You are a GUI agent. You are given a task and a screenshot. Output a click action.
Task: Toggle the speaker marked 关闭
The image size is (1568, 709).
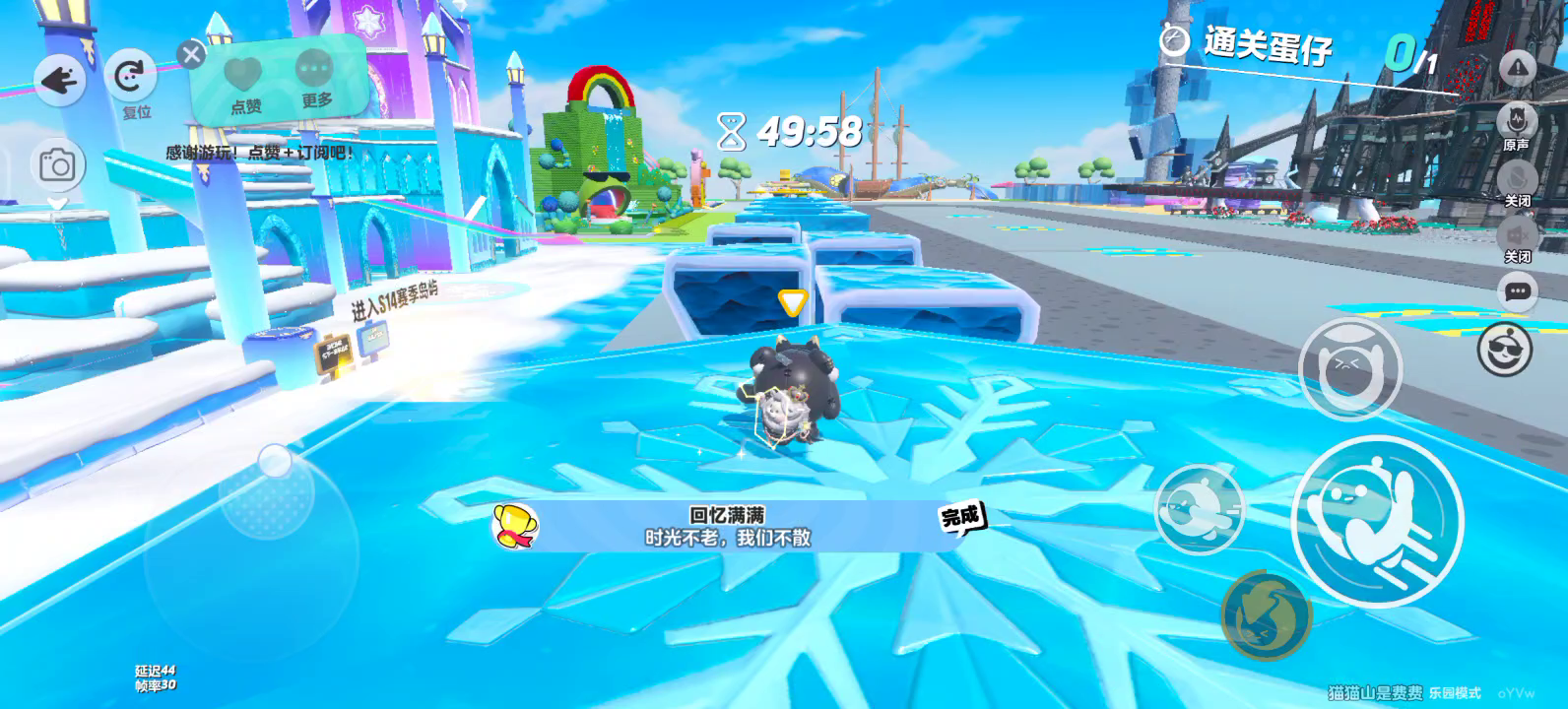(1517, 235)
